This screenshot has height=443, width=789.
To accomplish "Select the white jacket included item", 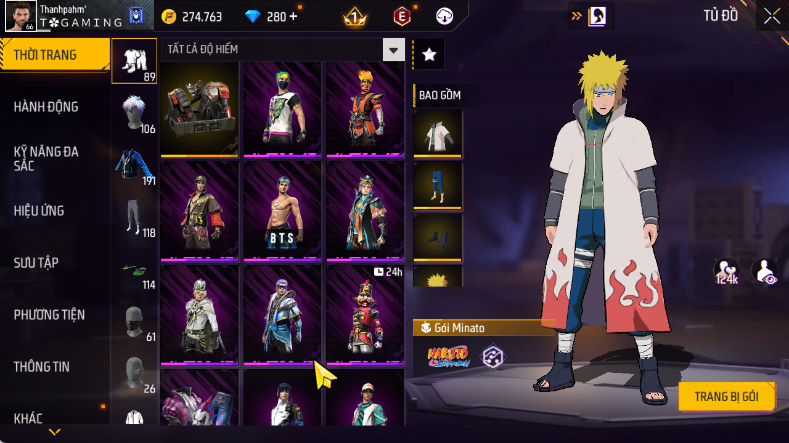I will [438, 133].
